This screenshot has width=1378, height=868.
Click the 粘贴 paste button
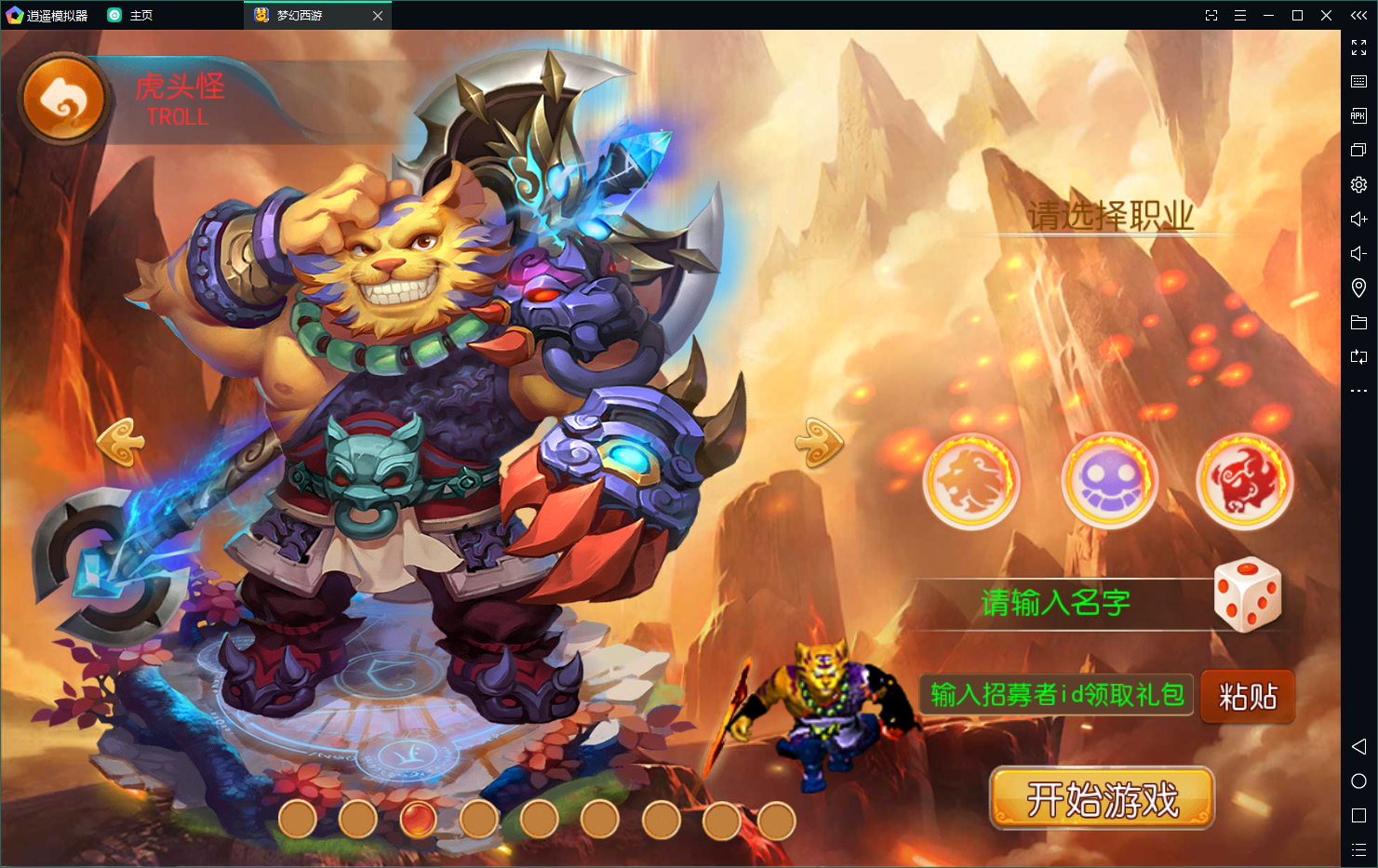point(1248,696)
